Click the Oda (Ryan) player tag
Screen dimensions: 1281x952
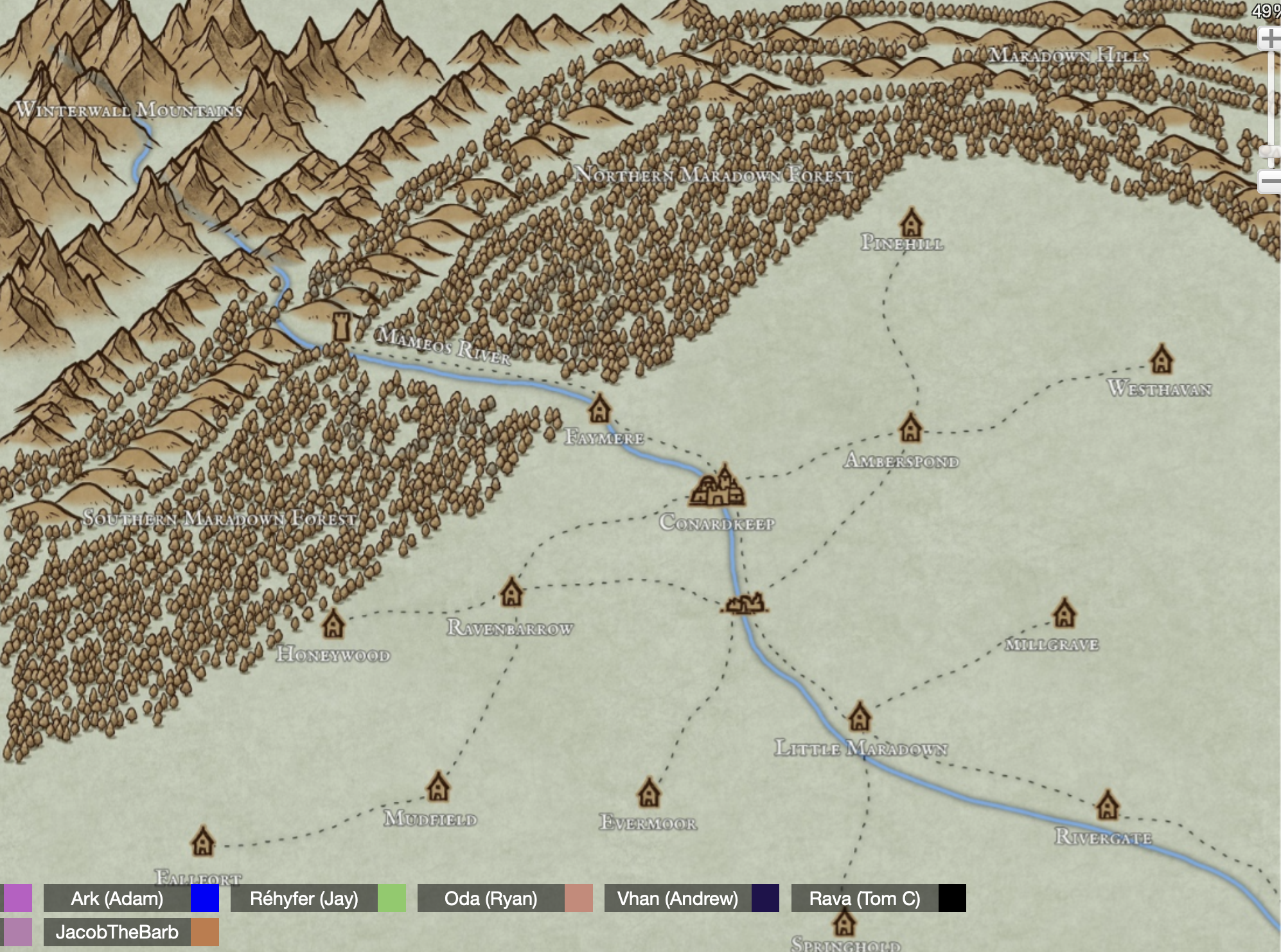[x=491, y=898]
